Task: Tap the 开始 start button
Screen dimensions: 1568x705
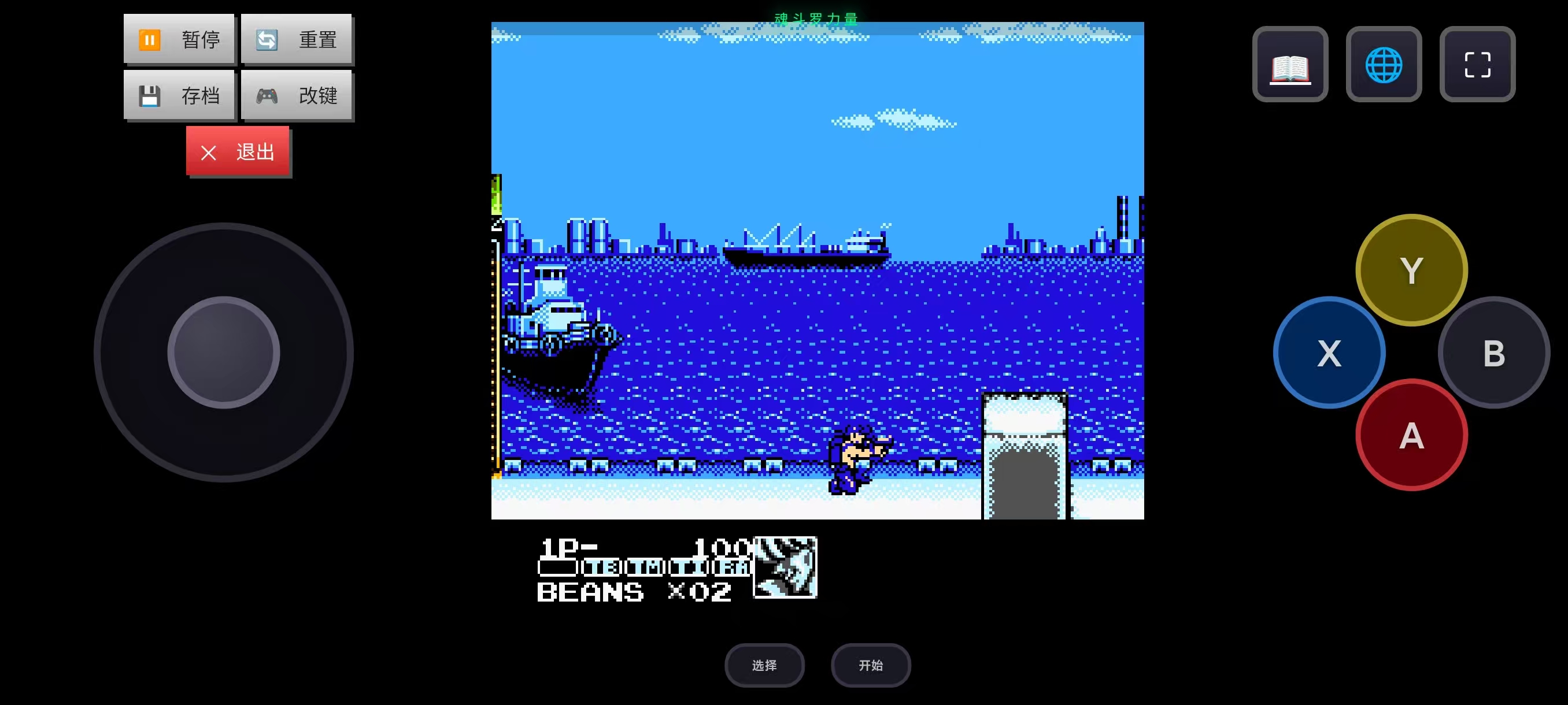Action: click(870, 665)
